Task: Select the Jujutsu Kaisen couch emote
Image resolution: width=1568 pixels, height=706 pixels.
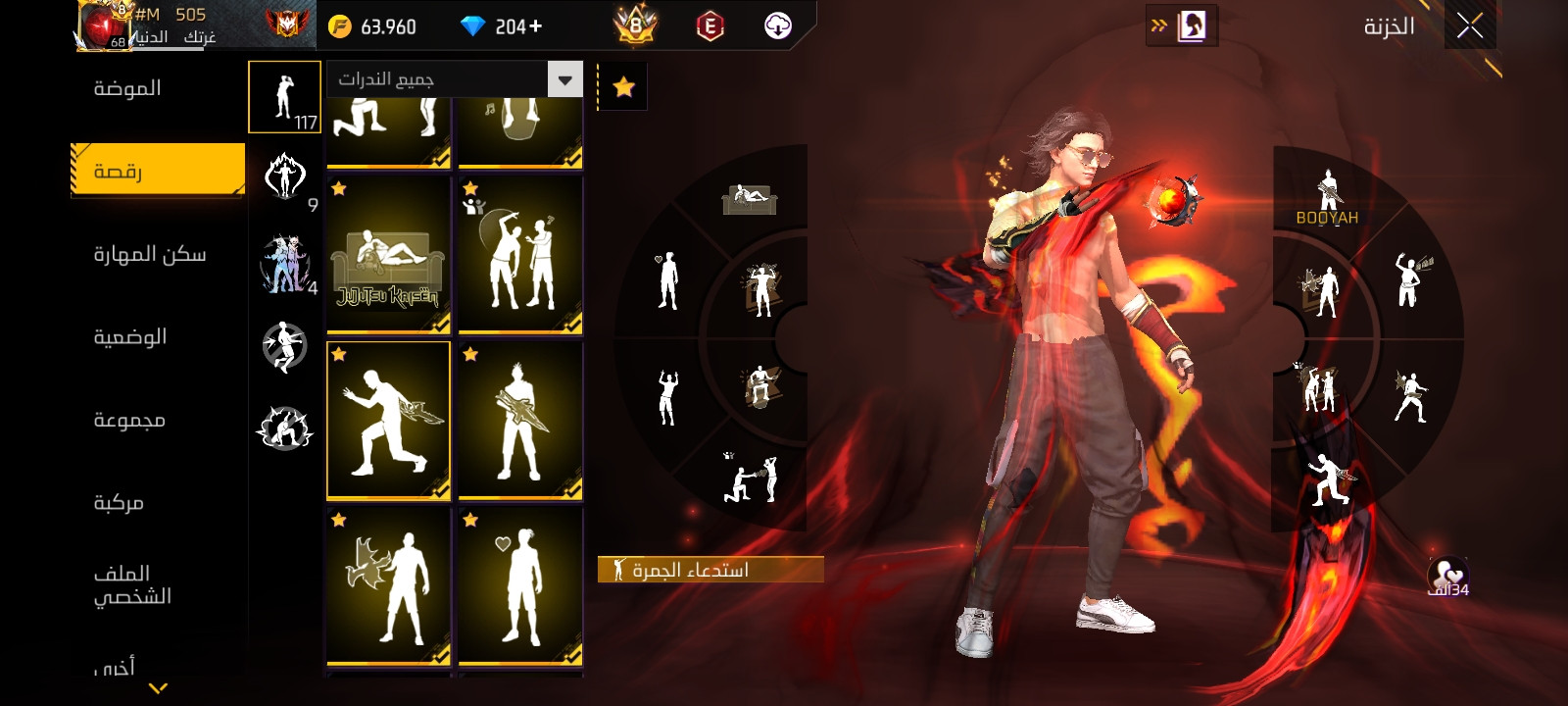Action: 388,256
